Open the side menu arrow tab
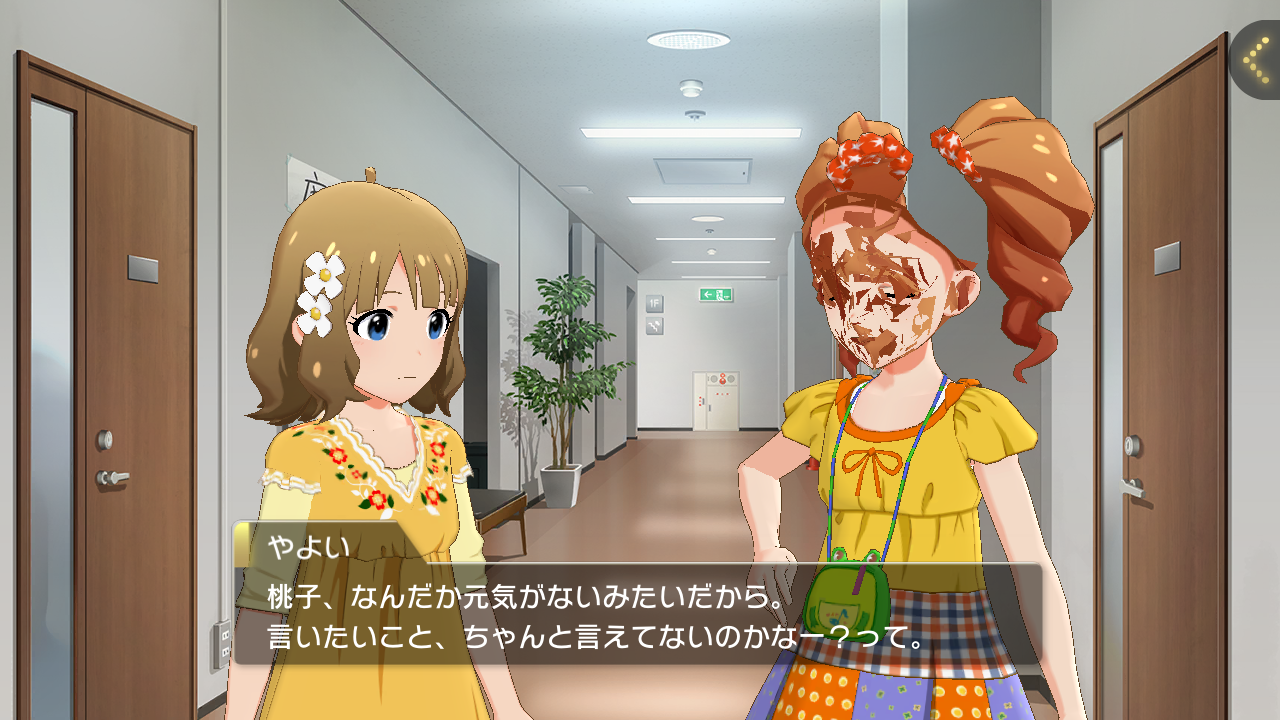This screenshot has width=1280, height=720. coord(1256,60)
